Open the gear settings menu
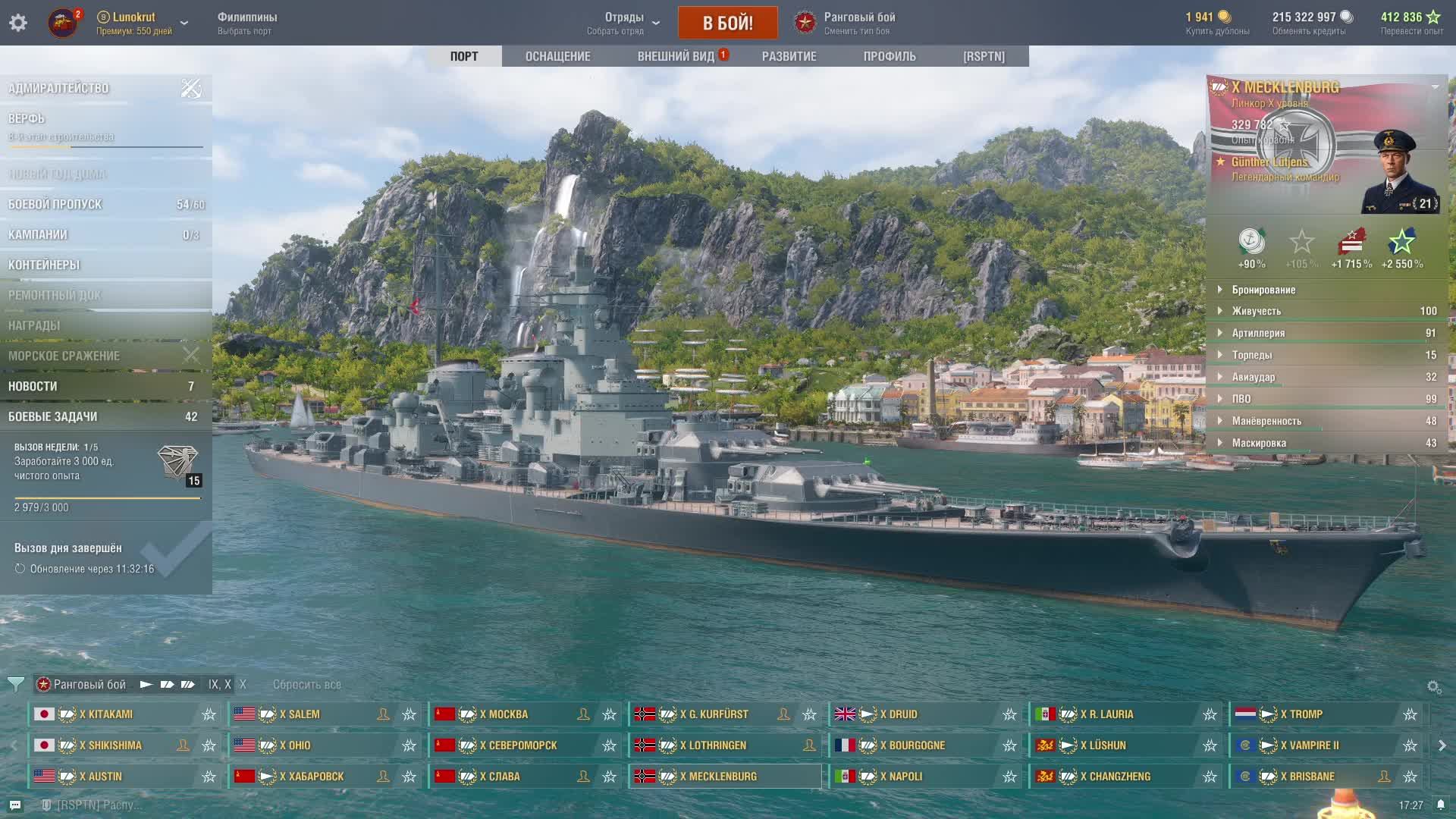This screenshot has height=819, width=1456. coord(18,23)
